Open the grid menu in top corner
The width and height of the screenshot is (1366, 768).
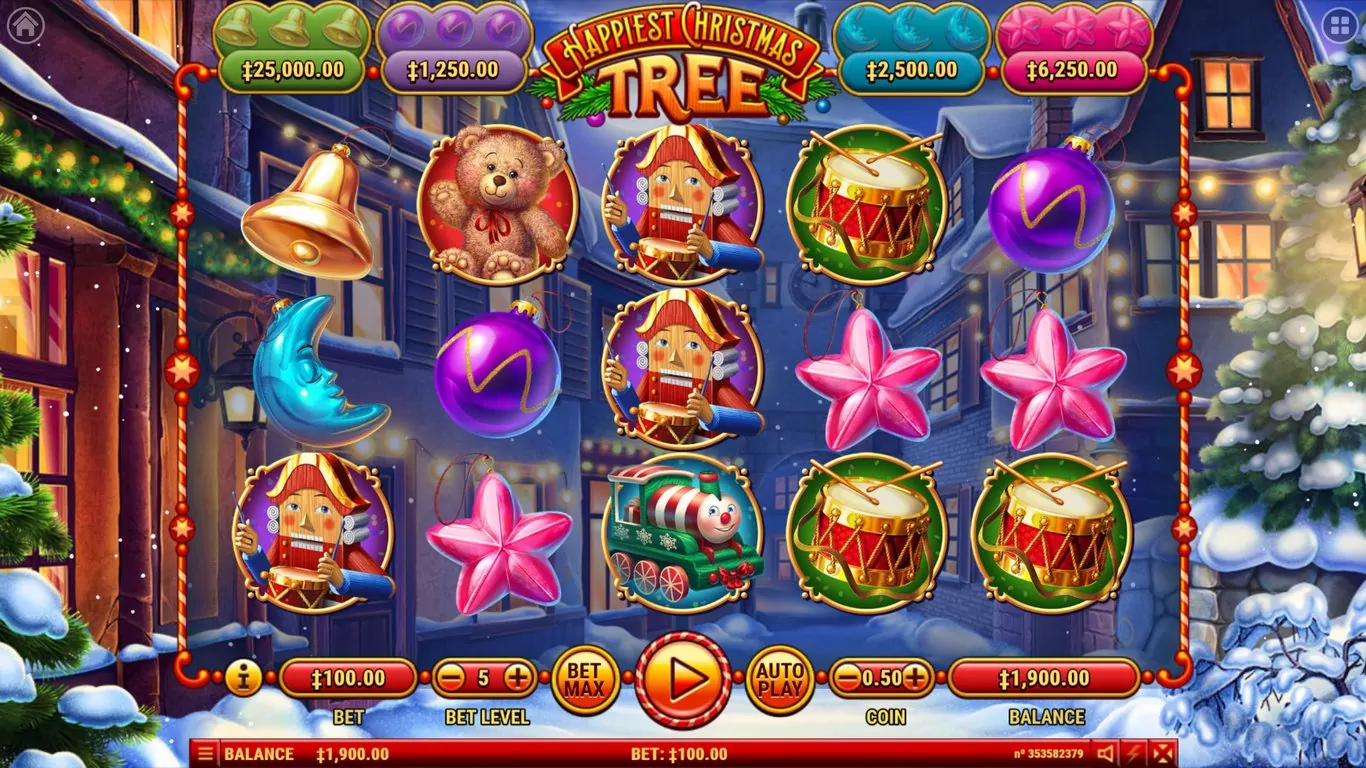1340,26
